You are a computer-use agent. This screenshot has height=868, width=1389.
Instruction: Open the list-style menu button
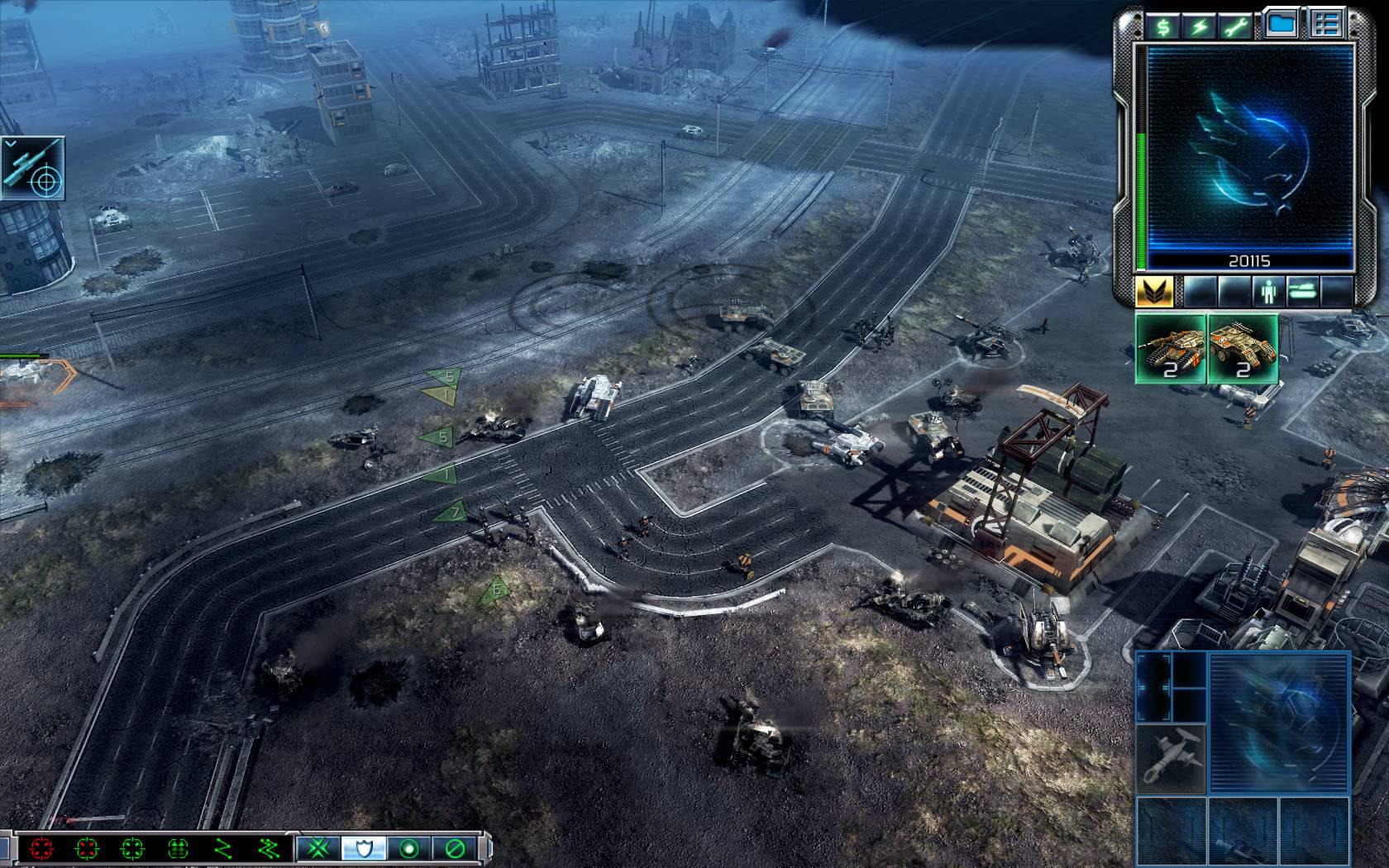click(1325, 25)
